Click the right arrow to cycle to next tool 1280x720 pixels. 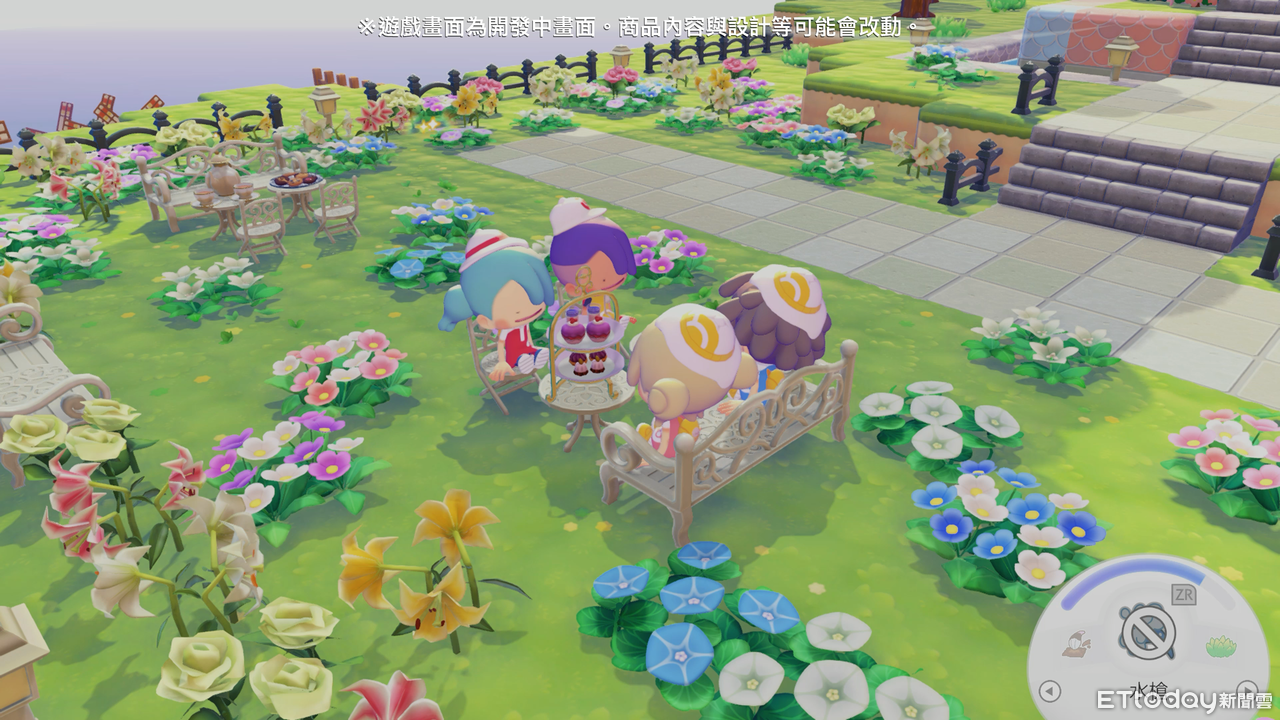[1248, 690]
